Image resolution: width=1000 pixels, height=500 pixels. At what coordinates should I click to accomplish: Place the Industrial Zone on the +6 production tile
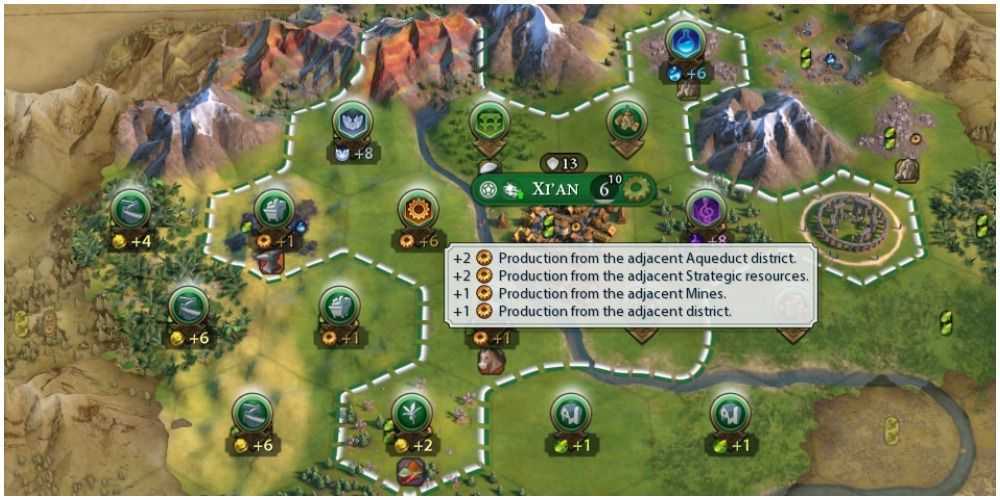tap(417, 210)
